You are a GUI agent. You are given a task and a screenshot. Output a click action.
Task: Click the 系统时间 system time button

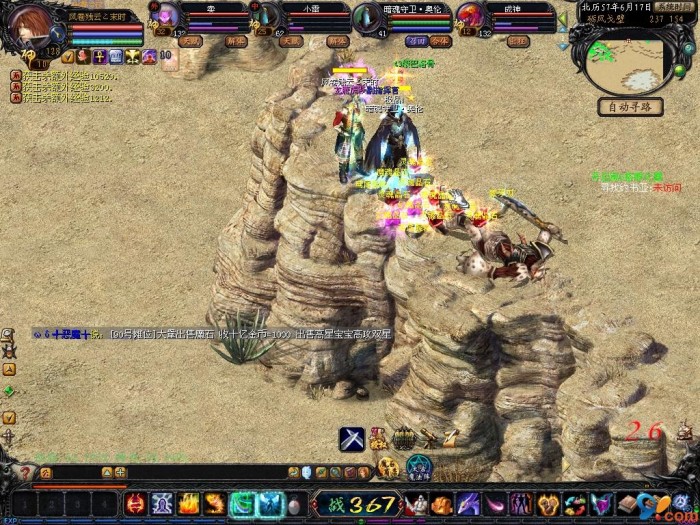(675, 6)
